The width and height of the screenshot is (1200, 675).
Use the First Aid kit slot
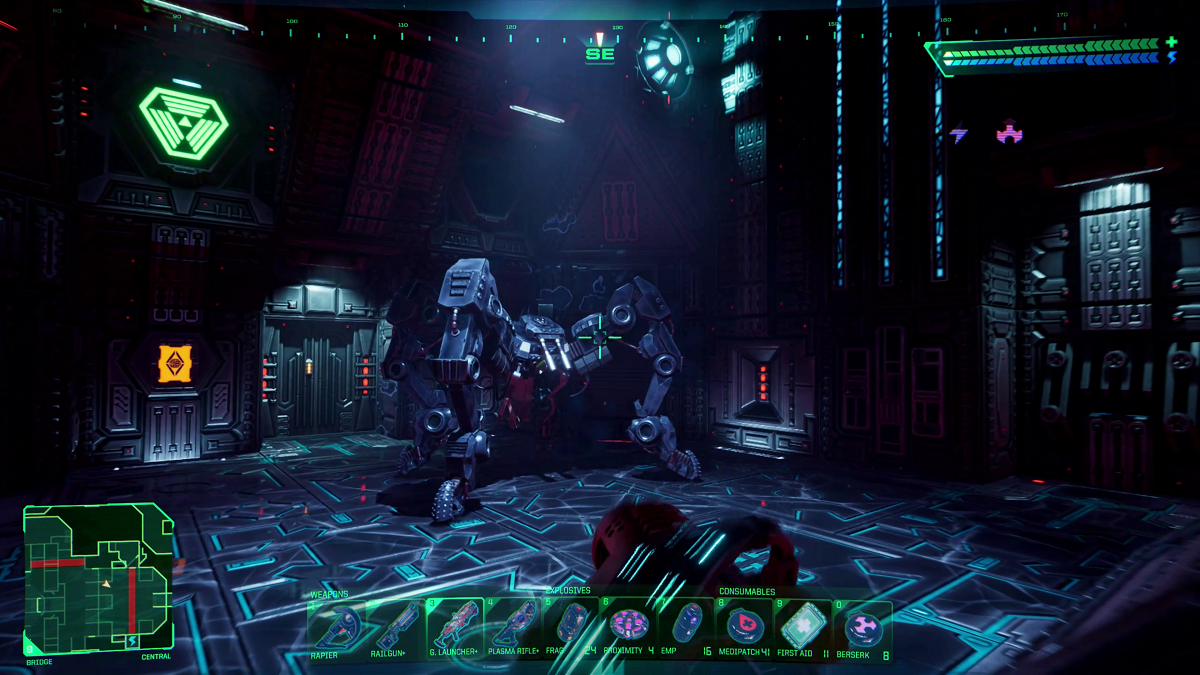[x=802, y=625]
